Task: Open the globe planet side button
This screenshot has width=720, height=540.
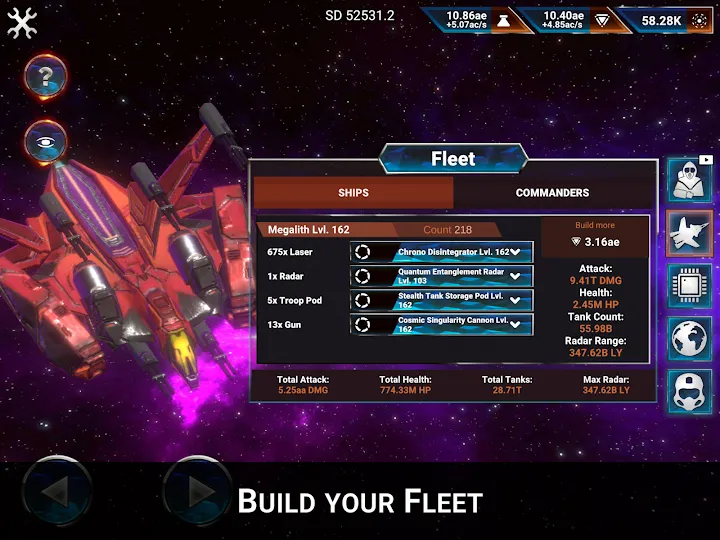Action: click(689, 340)
